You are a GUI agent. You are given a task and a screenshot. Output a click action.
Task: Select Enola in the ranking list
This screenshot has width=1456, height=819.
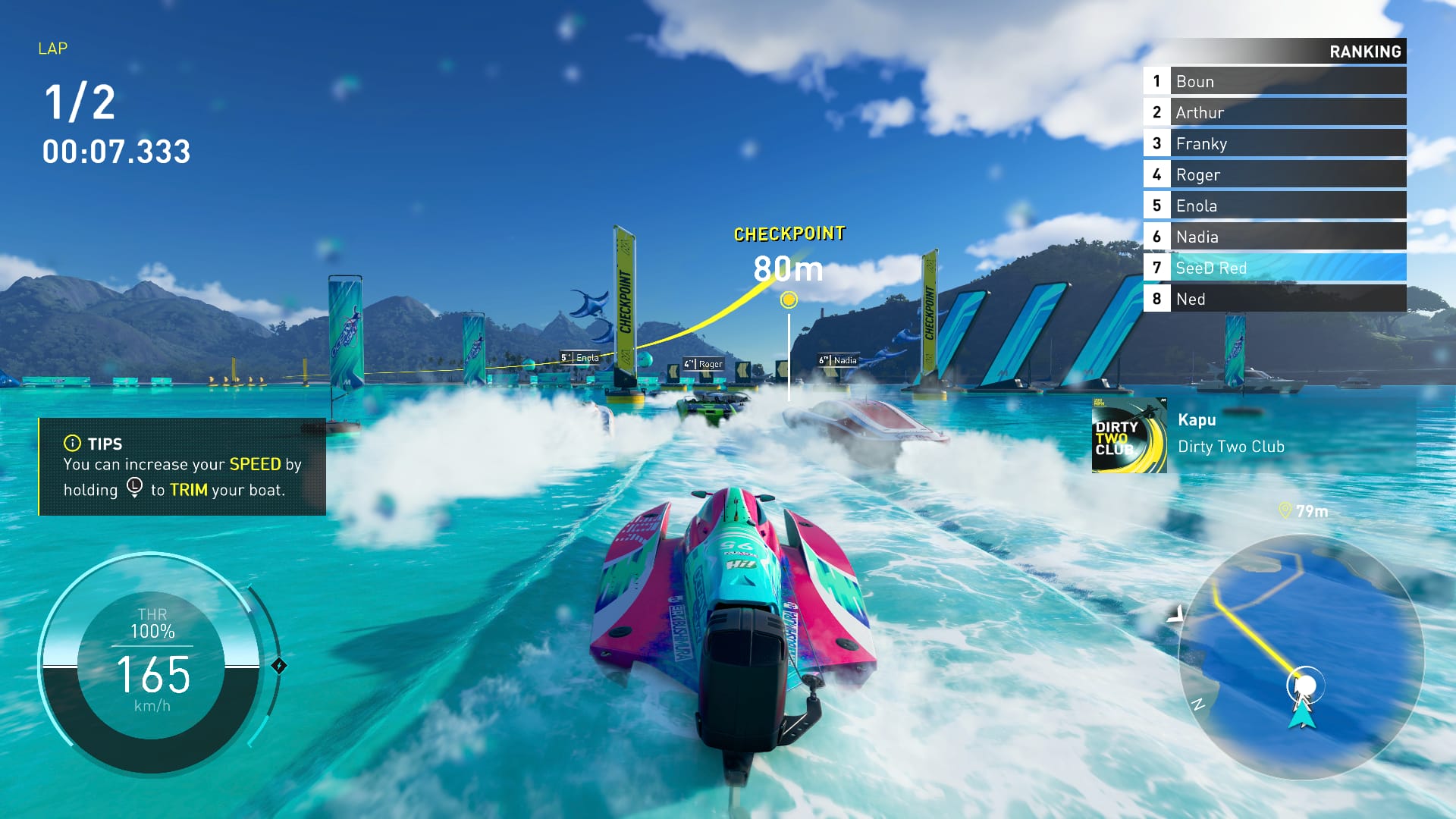pyautogui.click(x=1274, y=206)
